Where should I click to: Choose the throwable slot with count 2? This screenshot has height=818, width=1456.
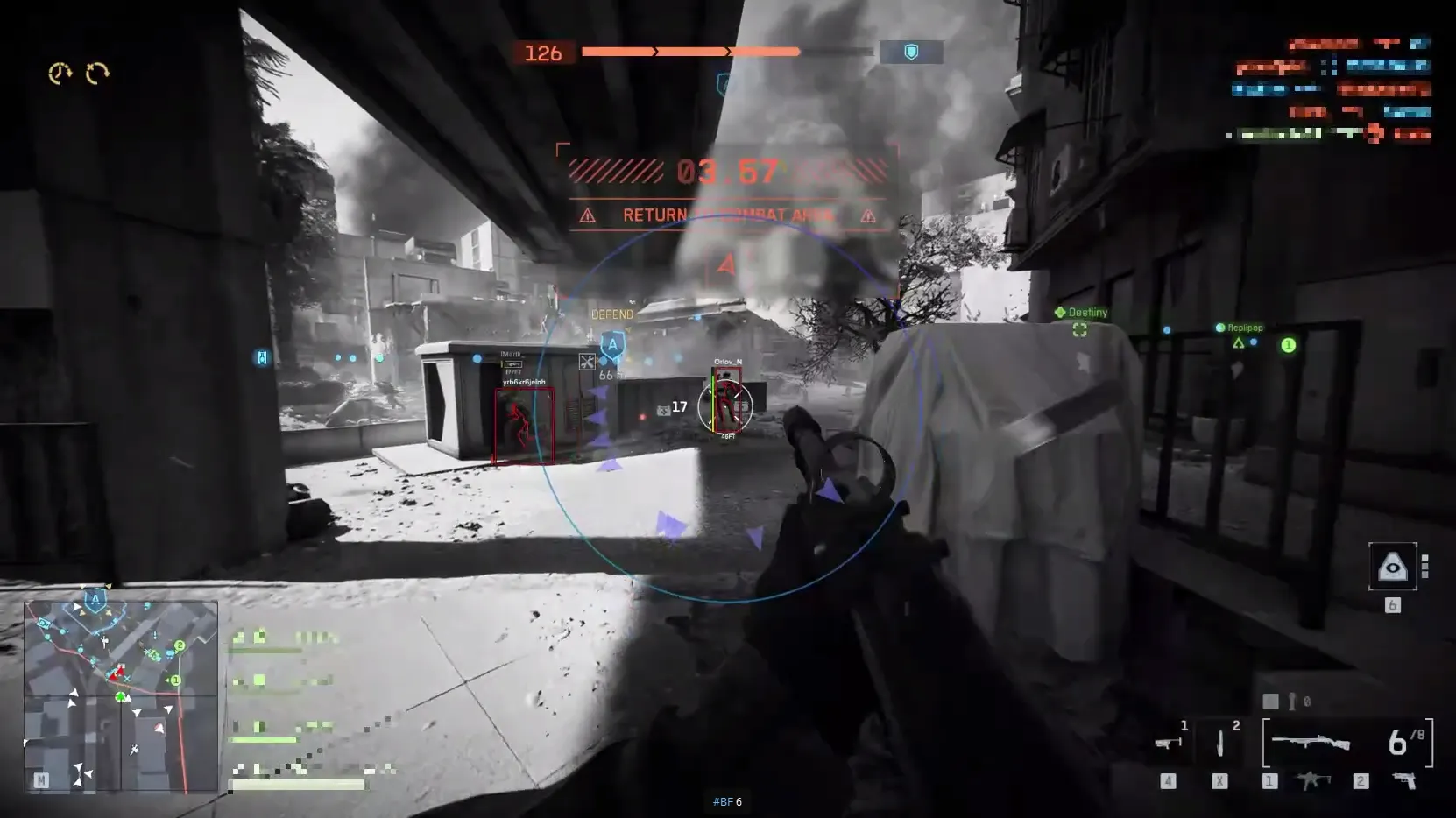[x=1221, y=742]
